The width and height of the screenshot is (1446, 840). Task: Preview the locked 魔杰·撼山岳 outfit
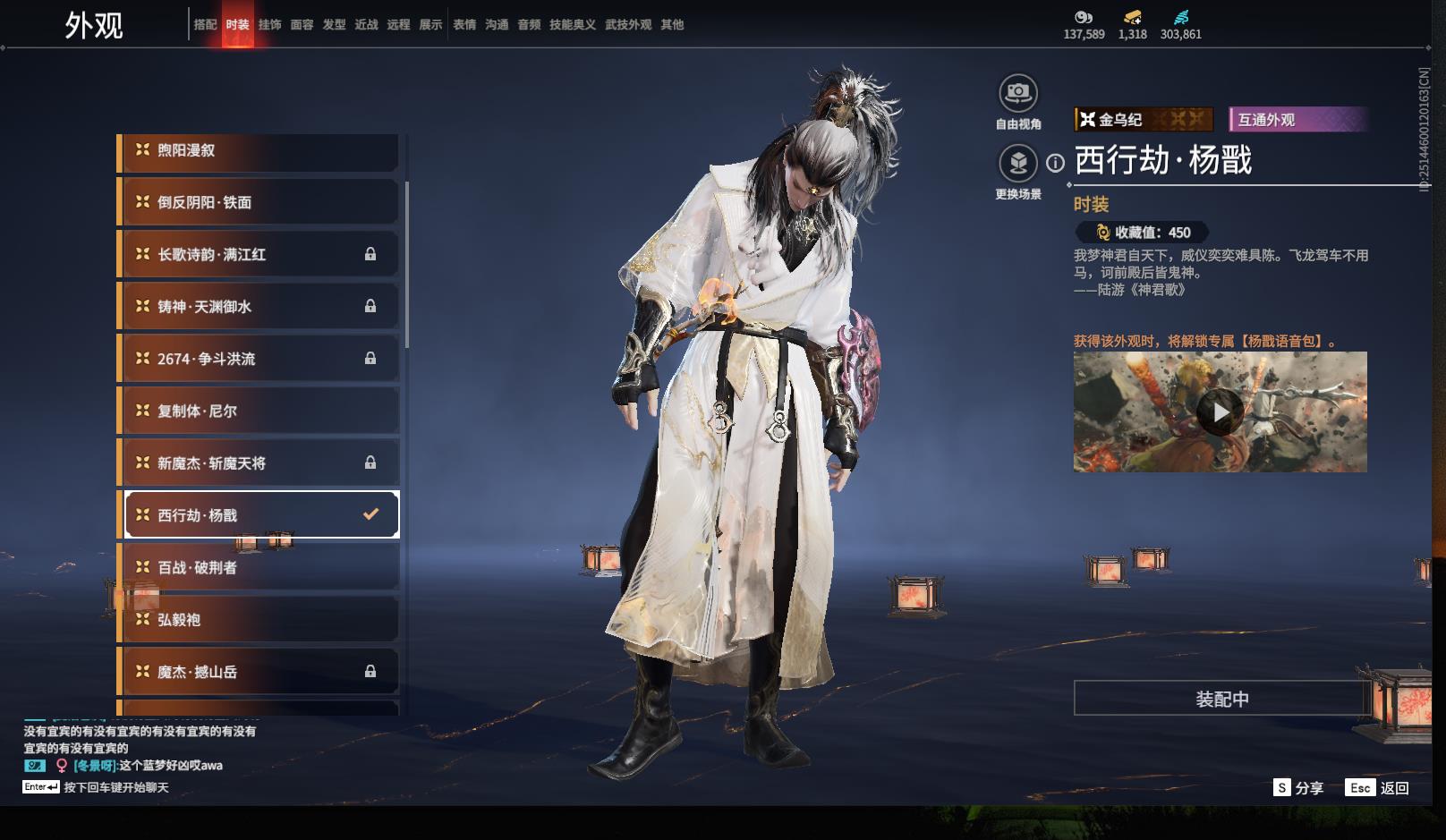[x=259, y=672]
